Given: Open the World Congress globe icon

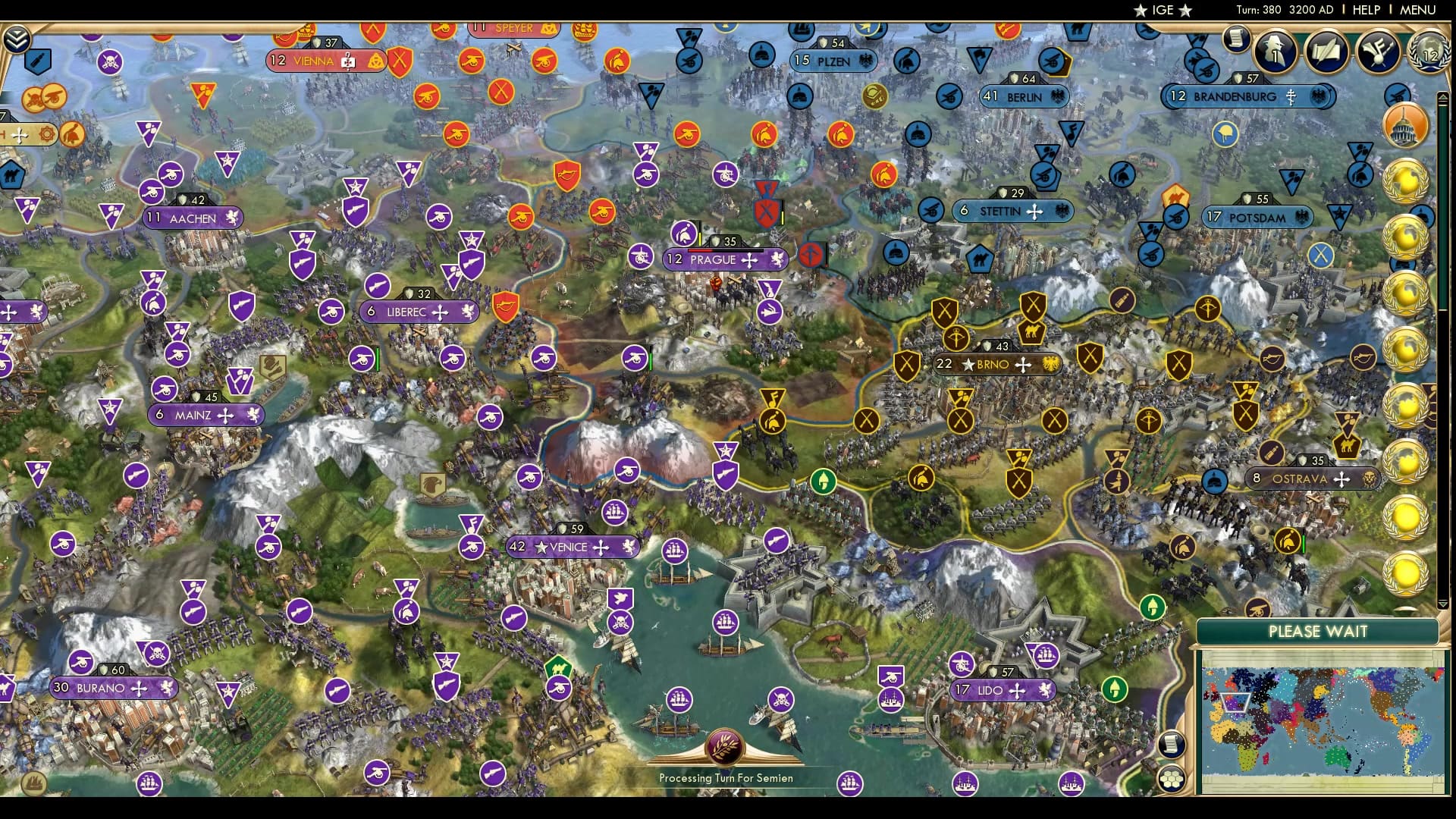Looking at the screenshot, I should click(x=1429, y=53).
